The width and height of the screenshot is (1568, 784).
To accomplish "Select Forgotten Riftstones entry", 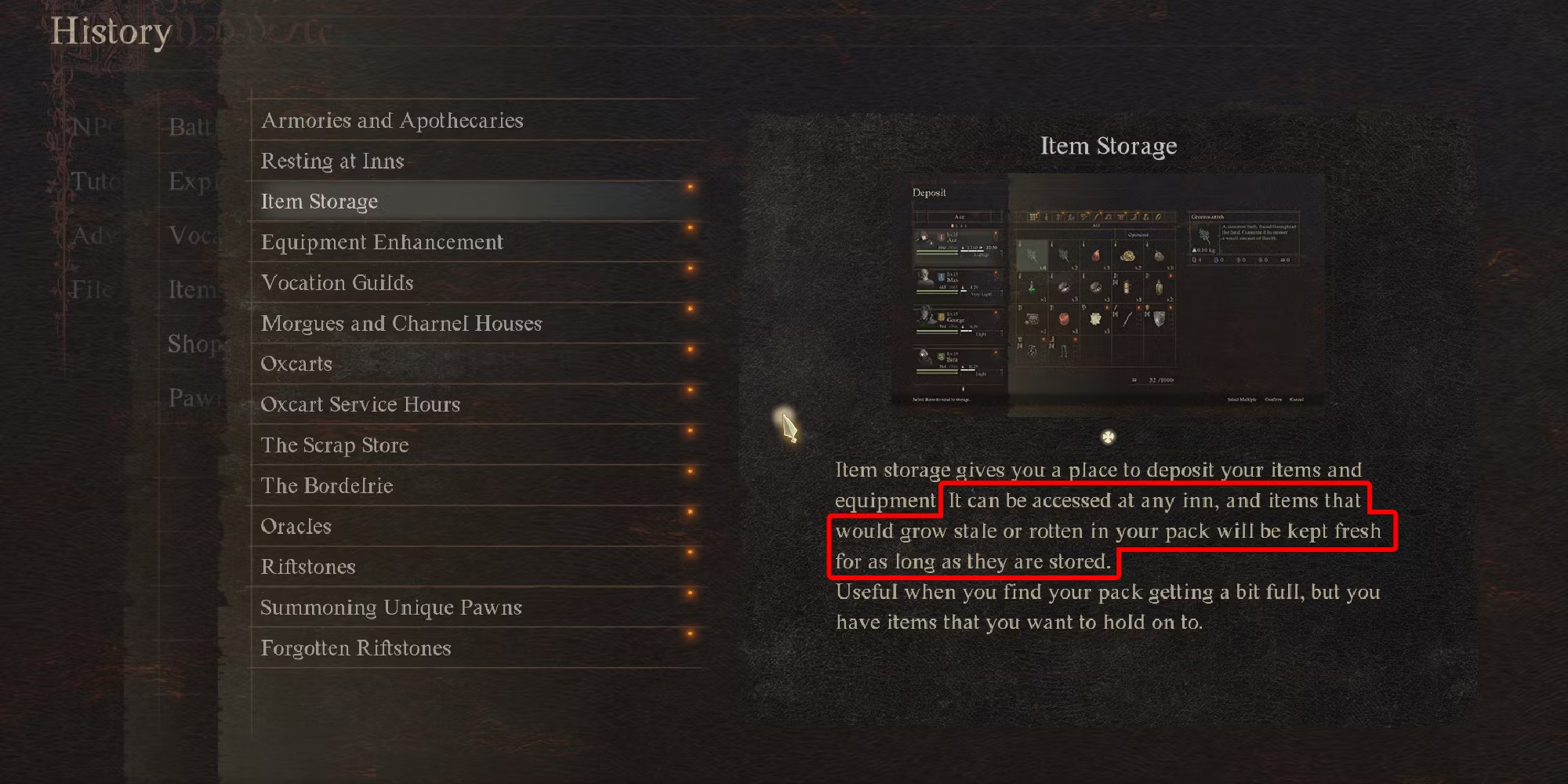I will (356, 648).
